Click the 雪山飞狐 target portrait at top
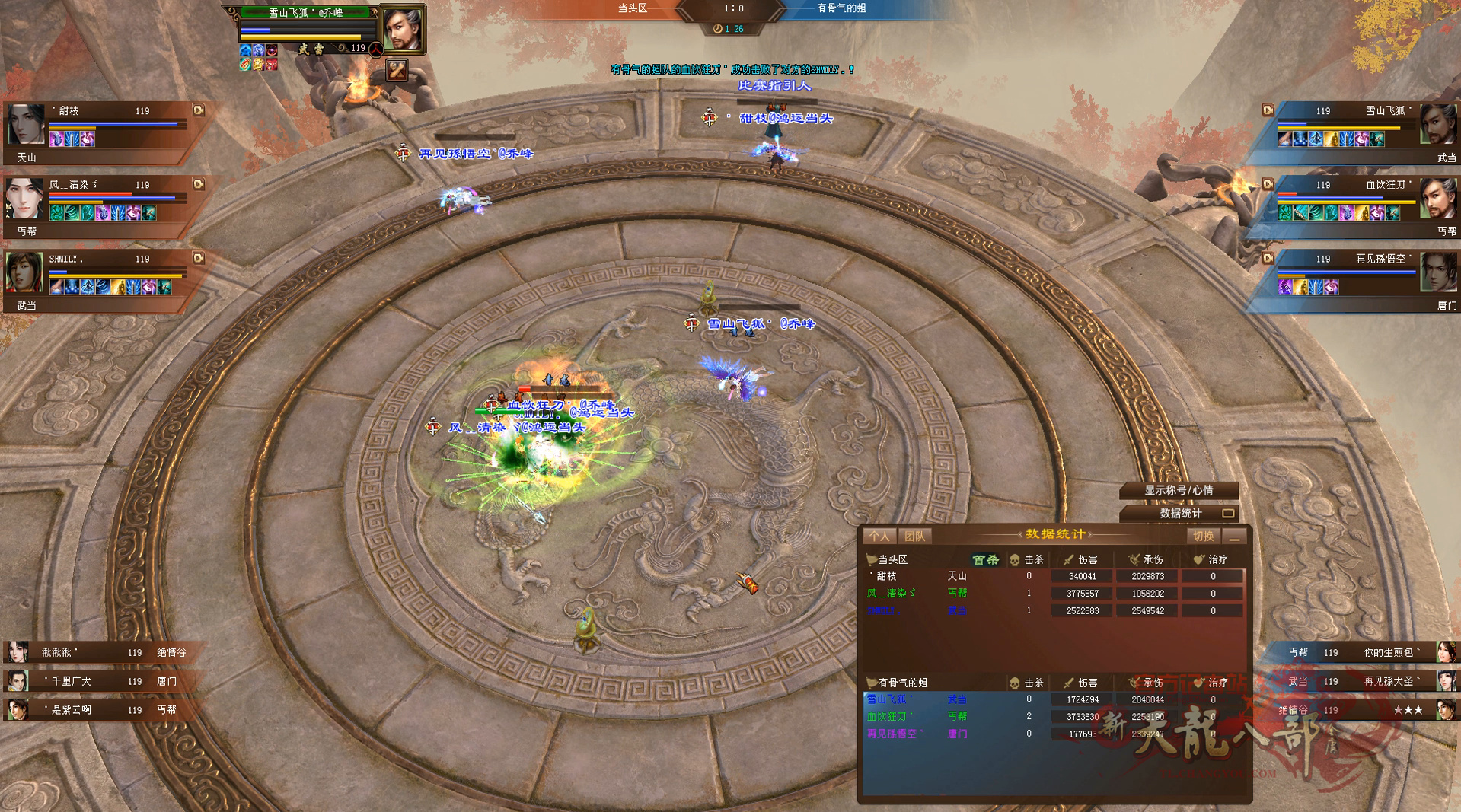The height and width of the screenshot is (812, 1461). point(401,30)
